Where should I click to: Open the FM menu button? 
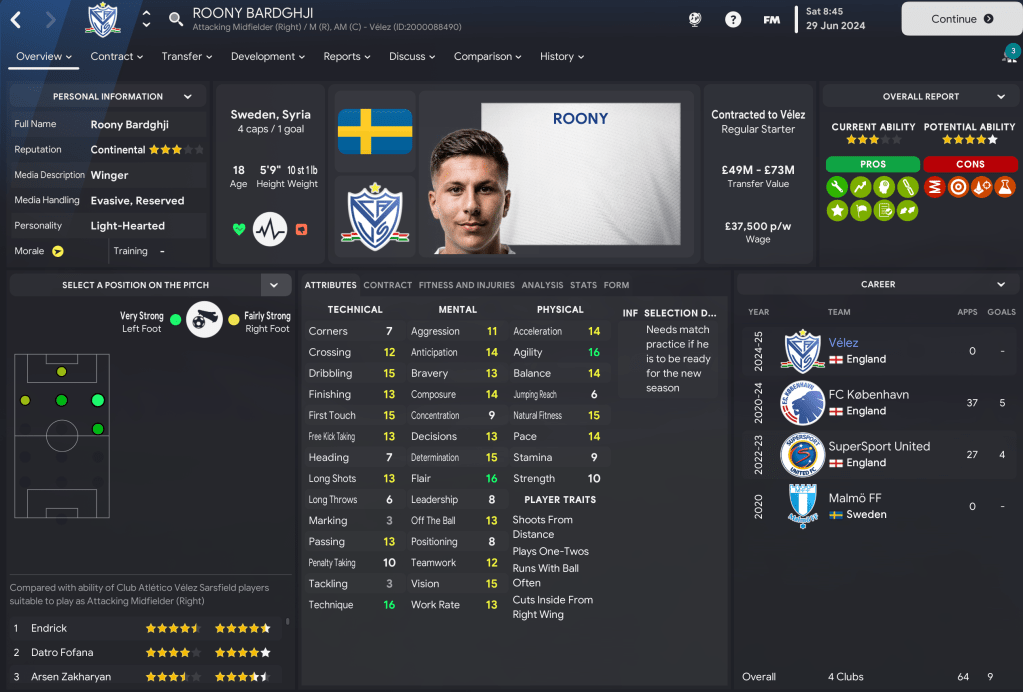click(x=771, y=19)
